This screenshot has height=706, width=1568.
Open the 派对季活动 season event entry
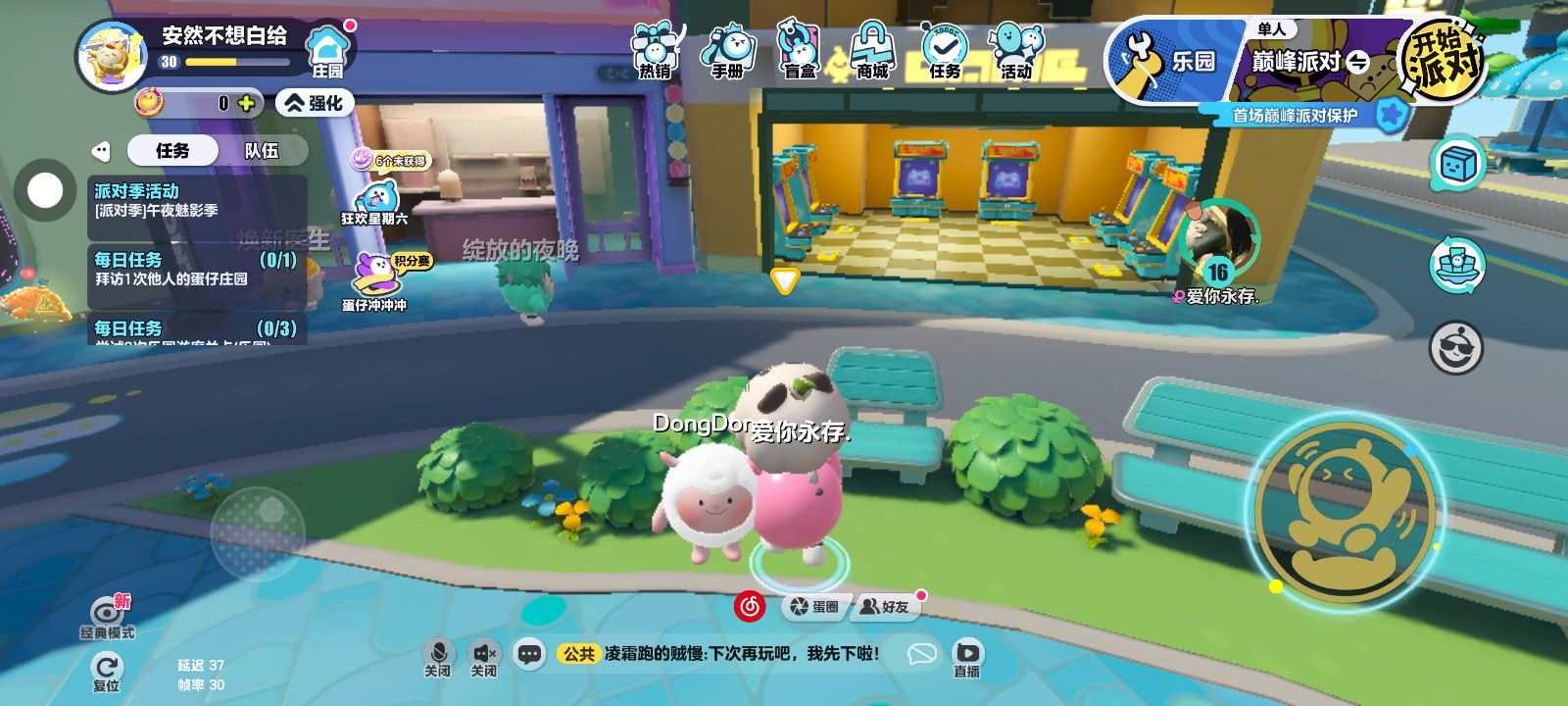pyautogui.click(x=196, y=200)
